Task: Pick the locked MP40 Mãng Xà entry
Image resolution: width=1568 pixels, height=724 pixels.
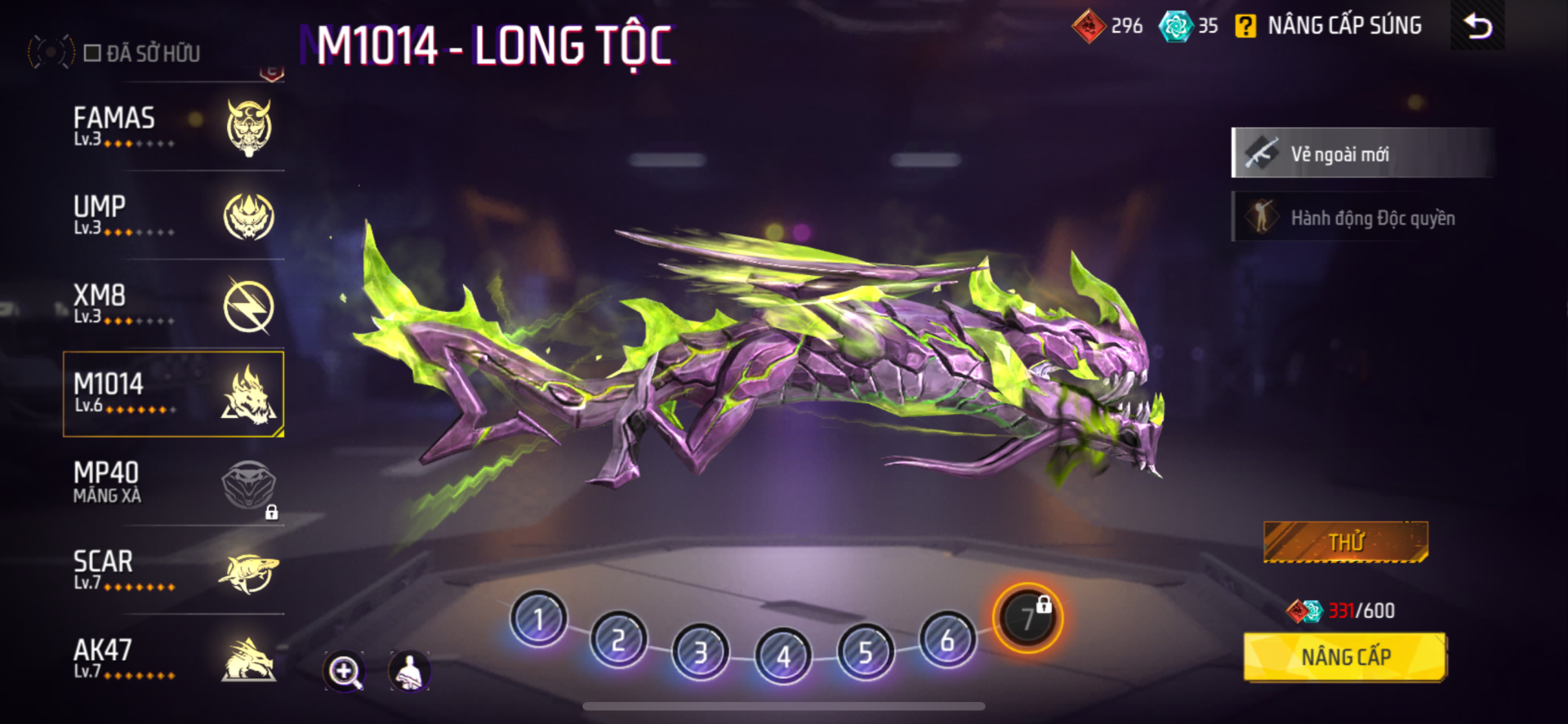Action: [x=173, y=483]
